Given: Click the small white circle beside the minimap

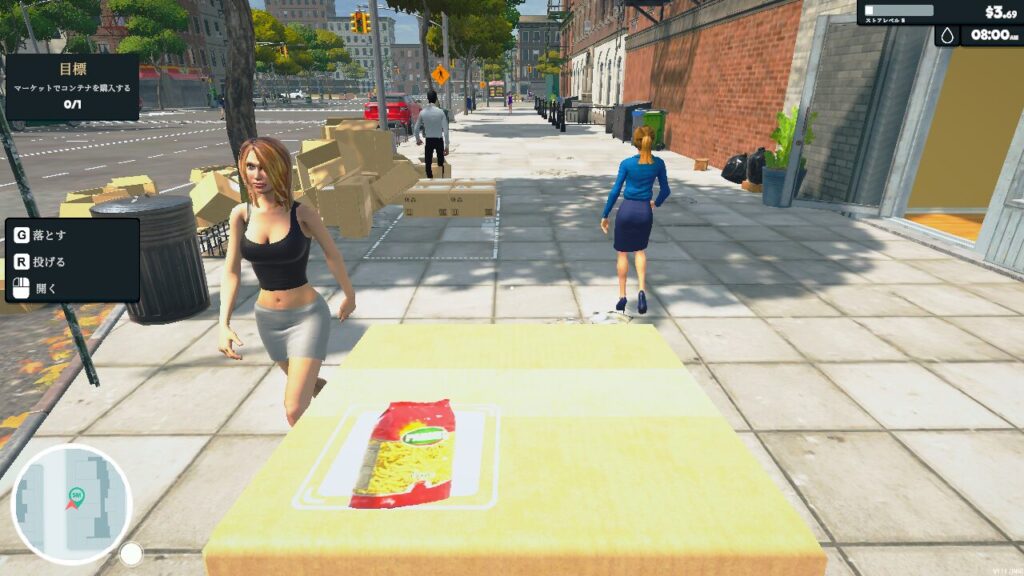Looking at the screenshot, I should [x=131, y=554].
